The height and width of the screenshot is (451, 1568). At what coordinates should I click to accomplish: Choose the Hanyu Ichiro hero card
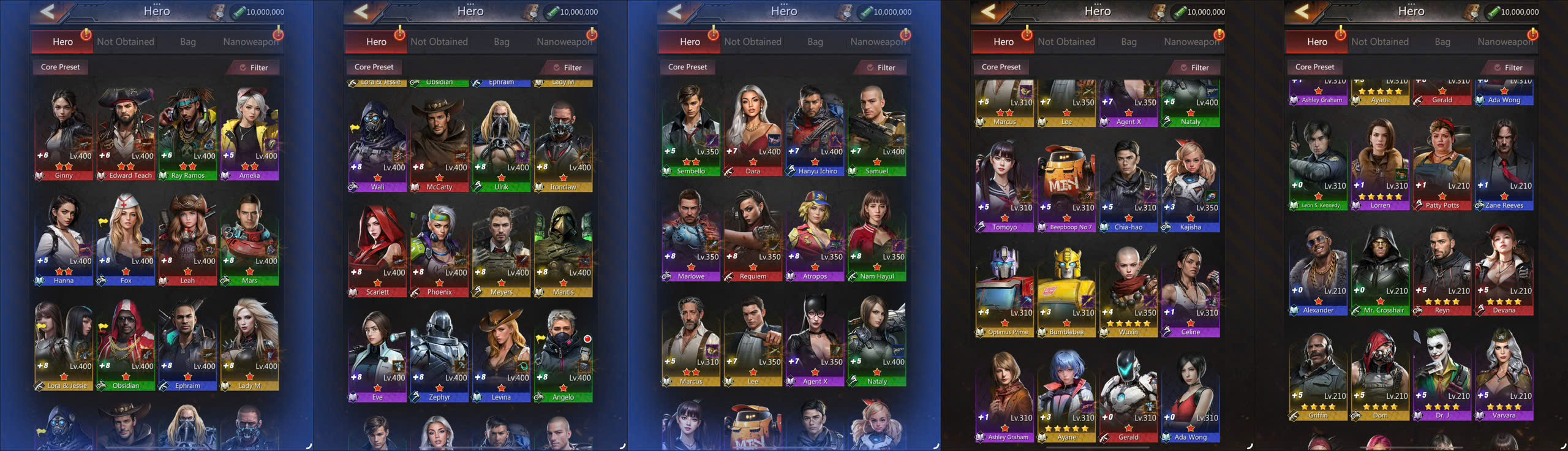click(815, 131)
